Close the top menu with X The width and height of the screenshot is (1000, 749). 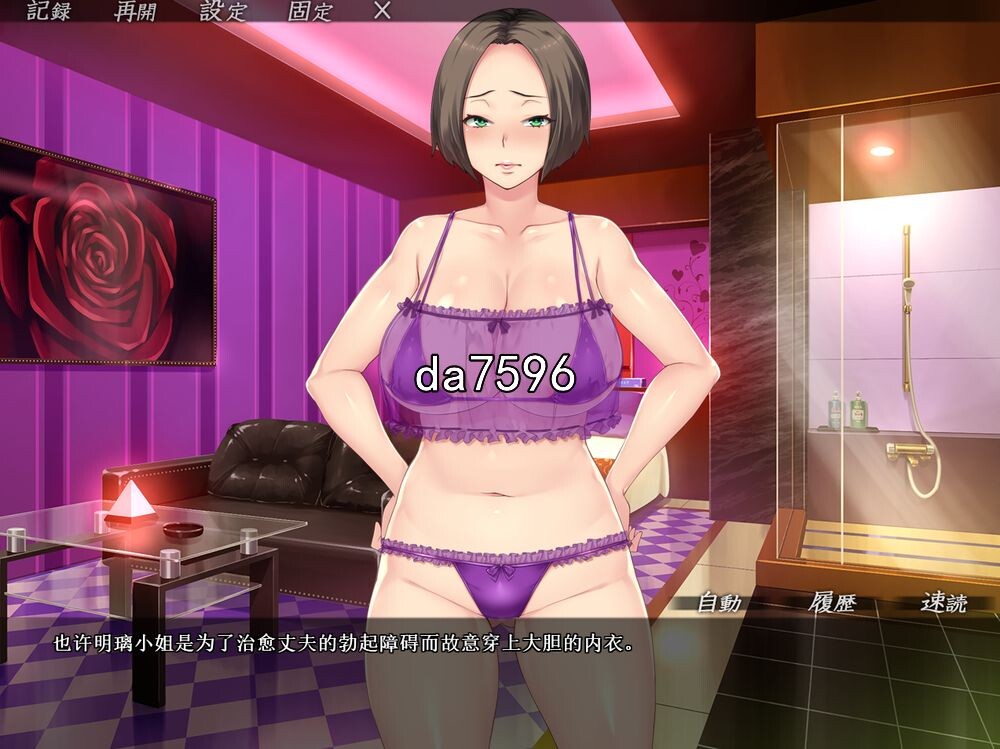pos(382,11)
